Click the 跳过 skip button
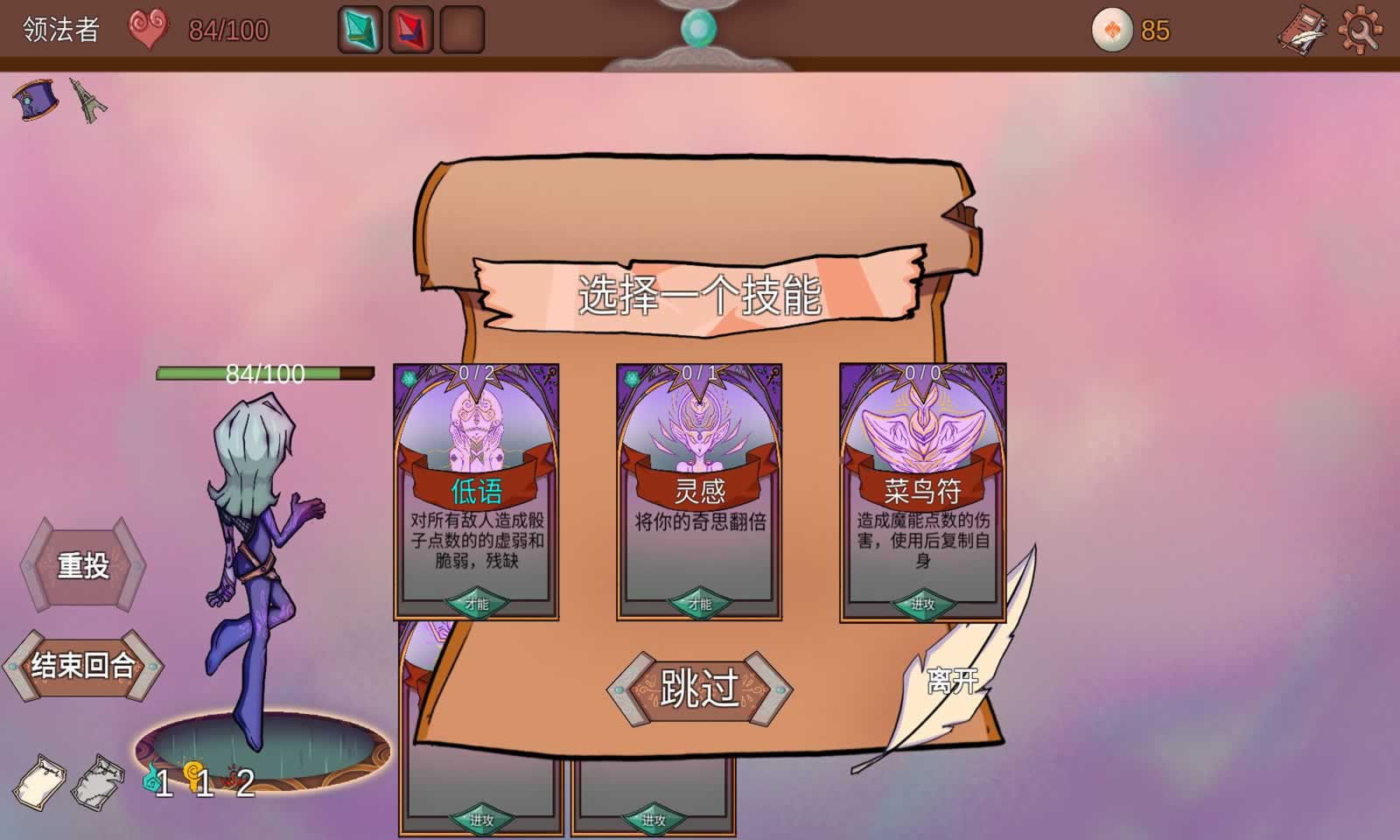 point(700,687)
